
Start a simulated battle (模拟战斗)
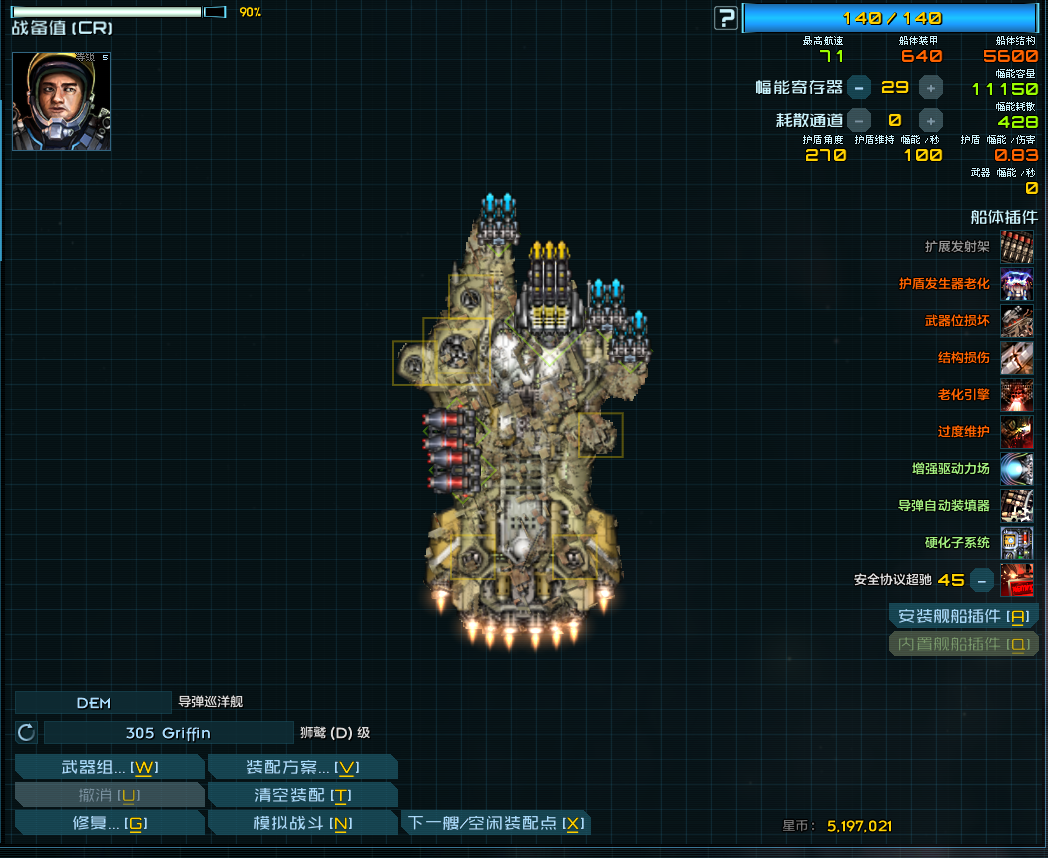302,823
